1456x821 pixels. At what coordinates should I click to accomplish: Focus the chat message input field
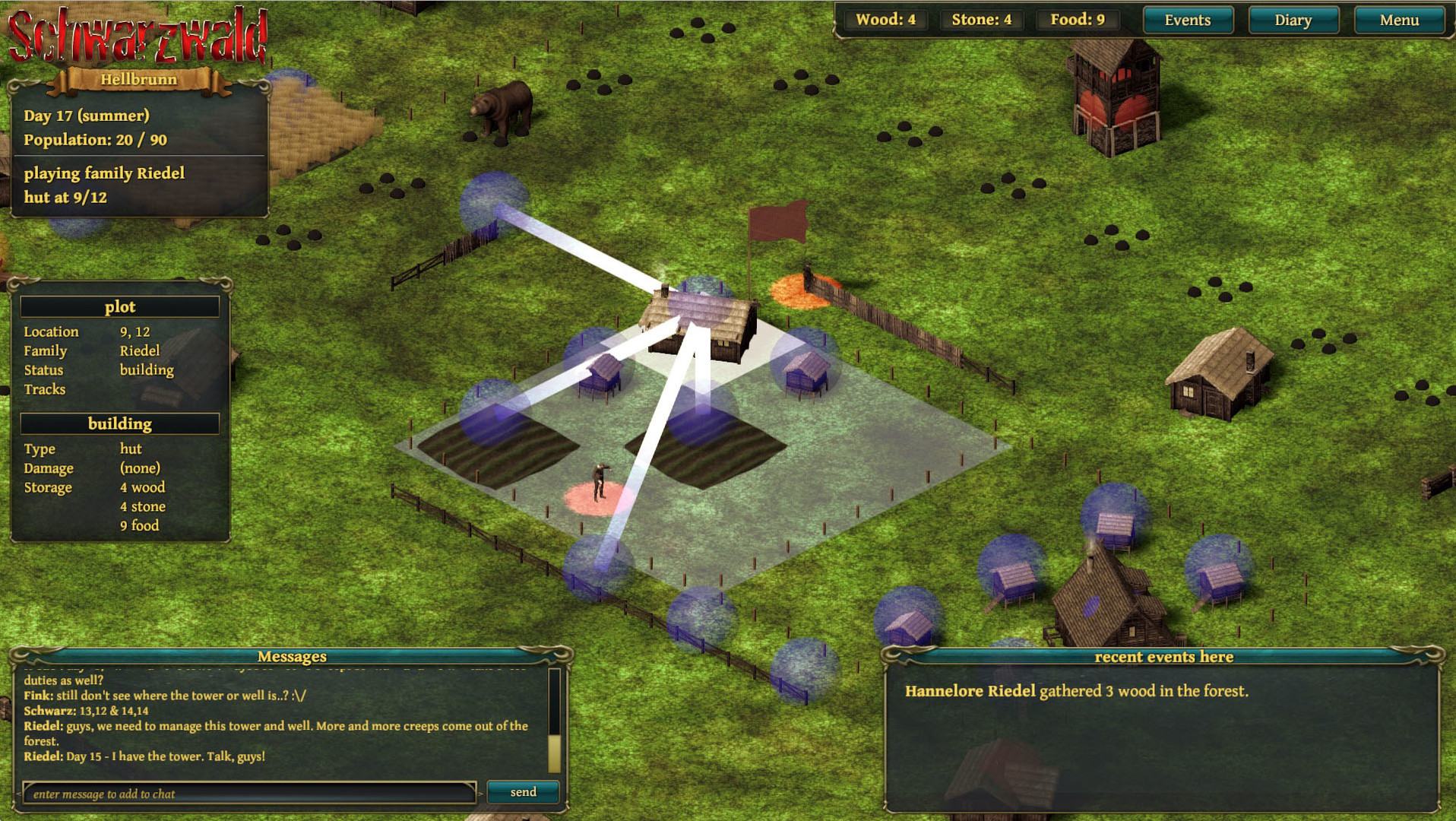[x=249, y=794]
